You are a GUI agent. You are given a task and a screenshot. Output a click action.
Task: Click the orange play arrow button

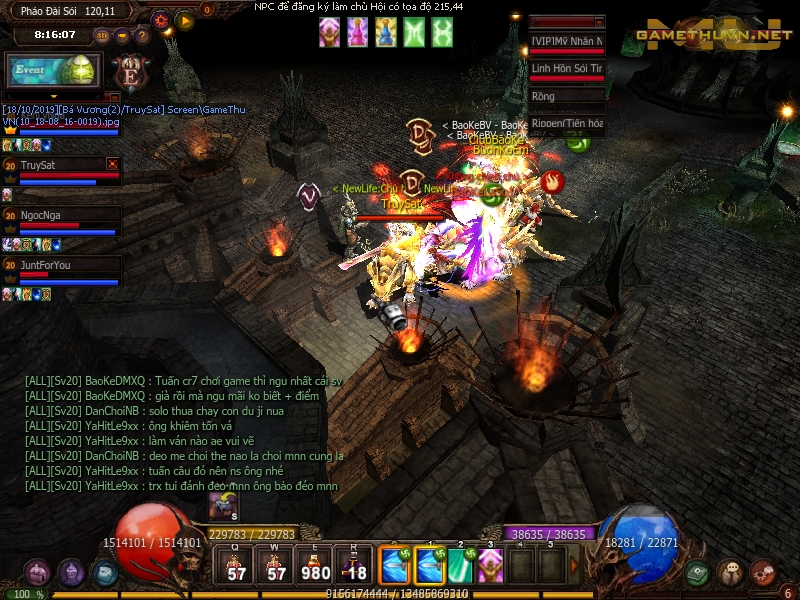[184, 20]
